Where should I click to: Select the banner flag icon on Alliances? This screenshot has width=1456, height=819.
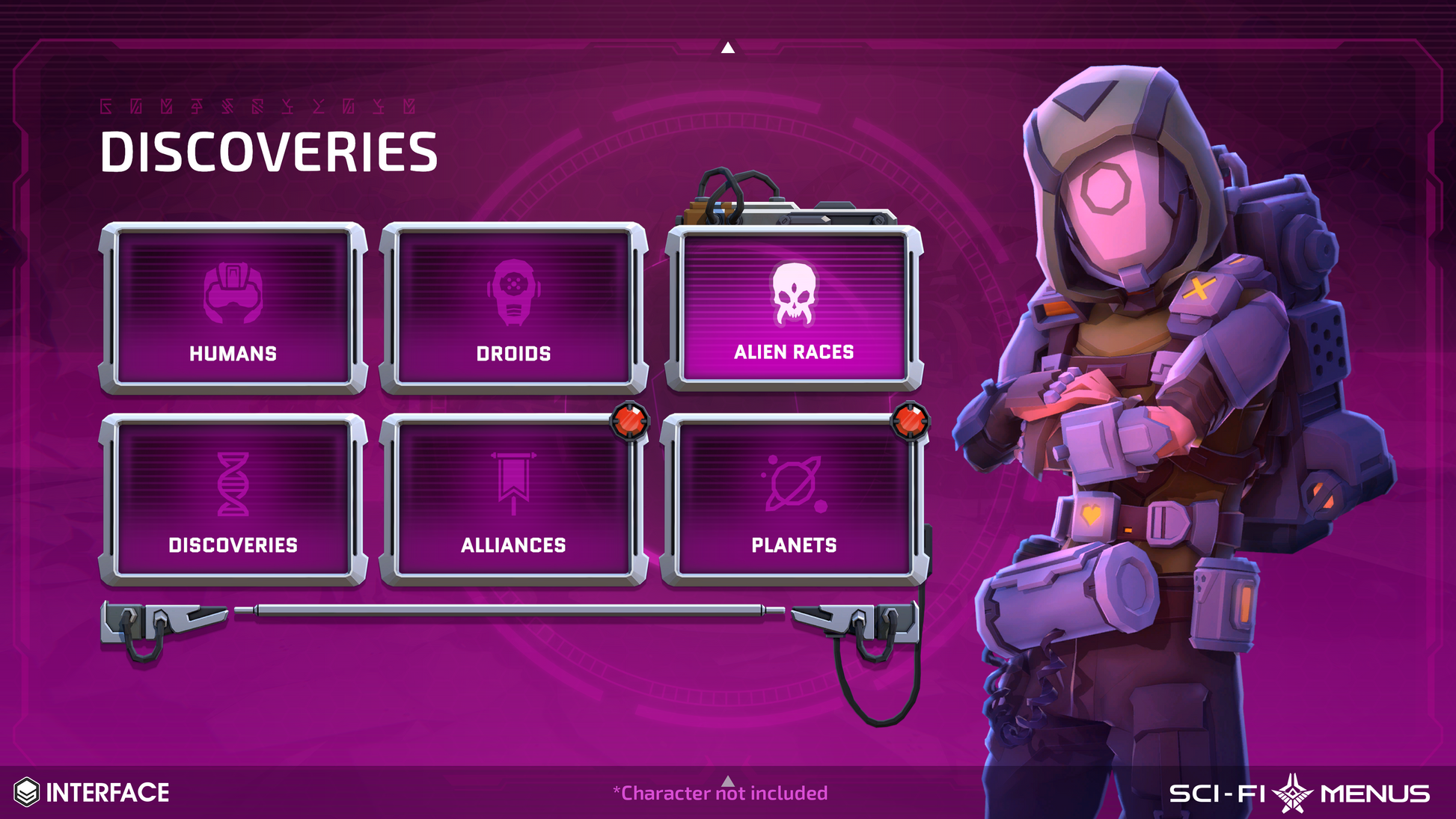point(514,482)
